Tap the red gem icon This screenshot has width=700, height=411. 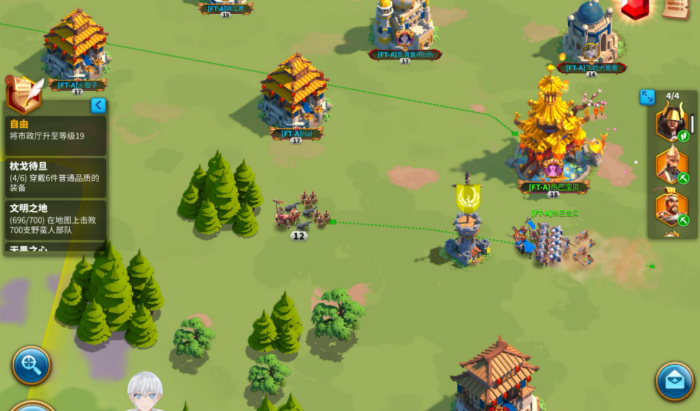(634, 9)
